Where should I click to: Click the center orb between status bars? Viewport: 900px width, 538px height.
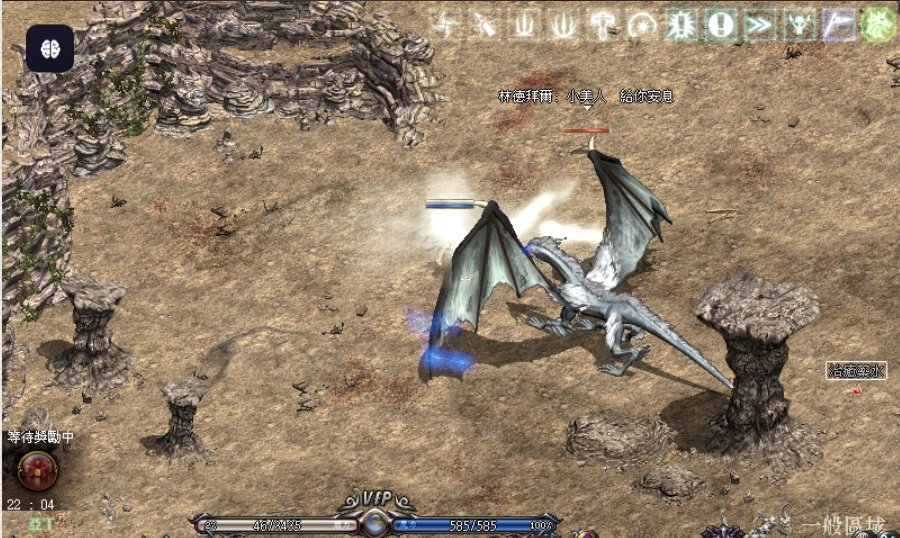[375, 521]
